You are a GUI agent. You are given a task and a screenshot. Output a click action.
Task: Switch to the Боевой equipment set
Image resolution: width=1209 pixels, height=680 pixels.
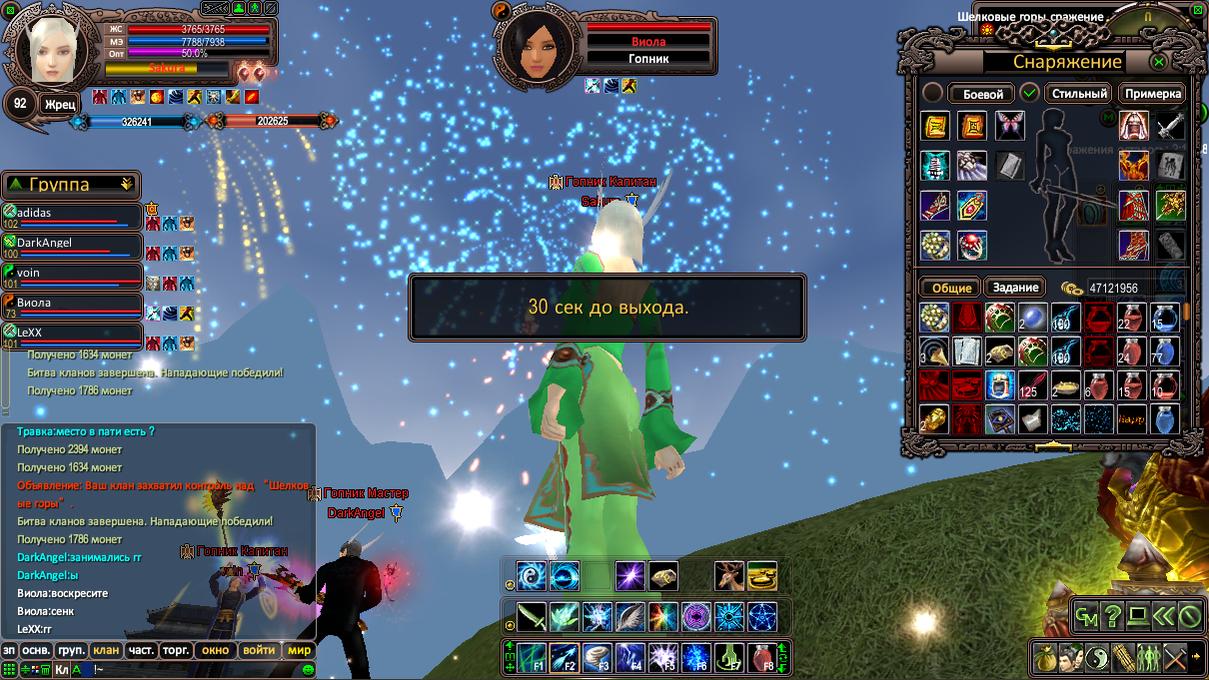[982, 94]
